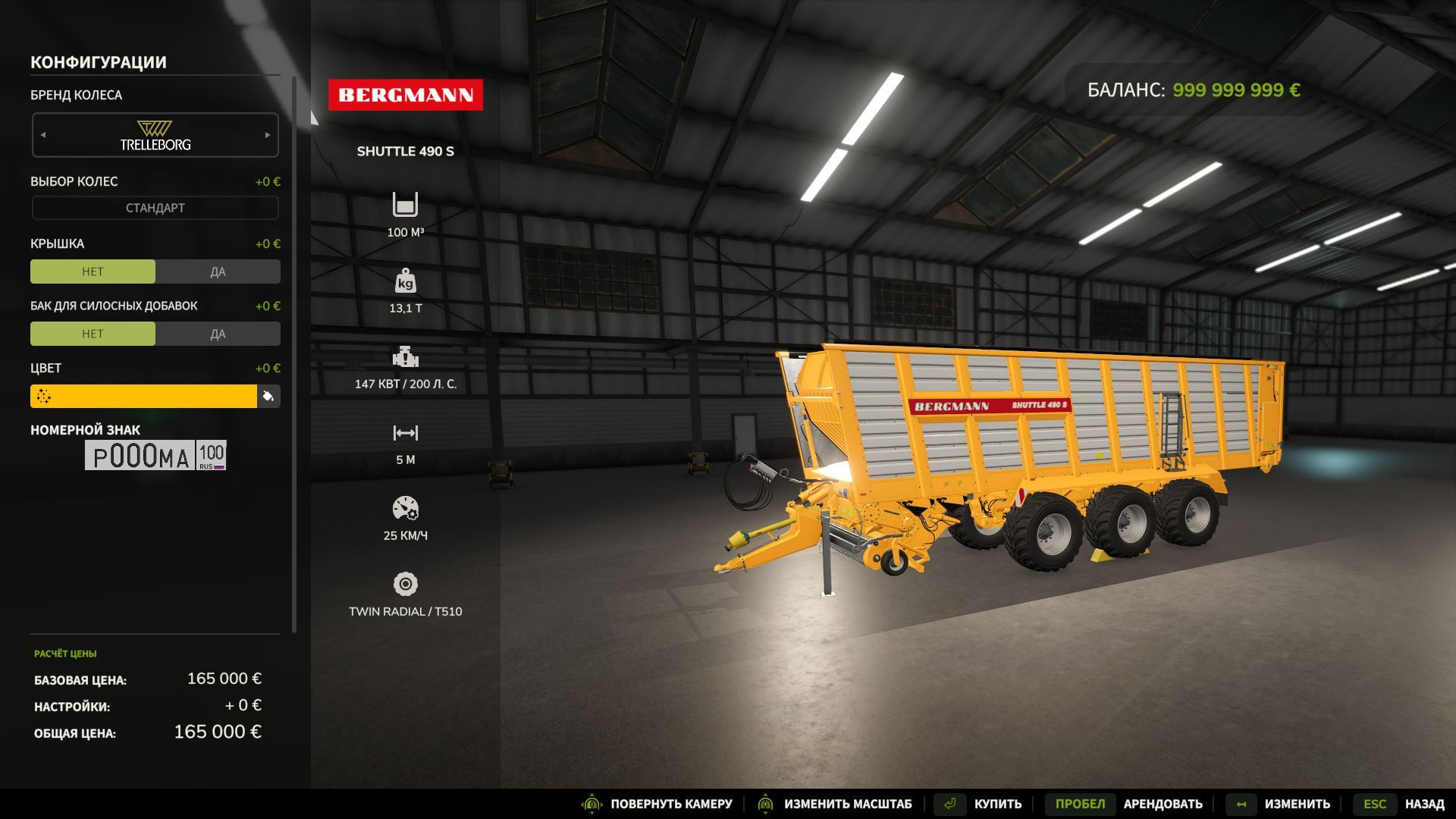The image size is (1456, 819).
Task: Click the required power icon above 147 КВТ
Action: click(x=406, y=356)
